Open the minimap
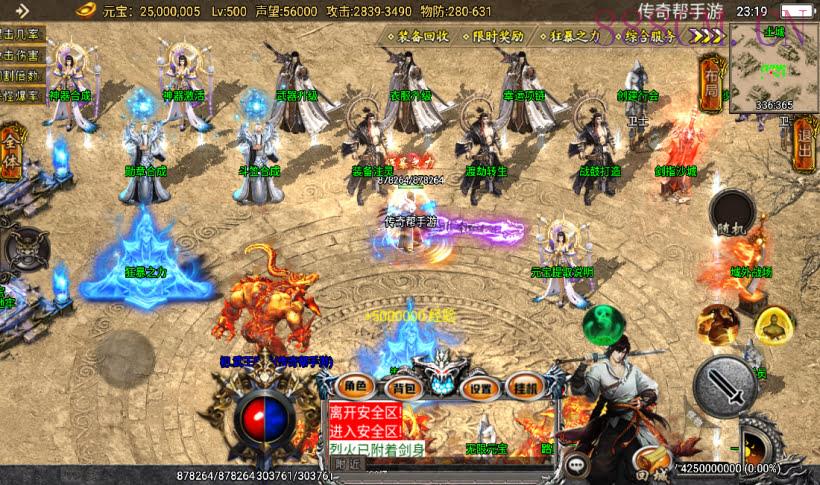Image resolution: width=820 pixels, height=485 pixels. [773, 66]
